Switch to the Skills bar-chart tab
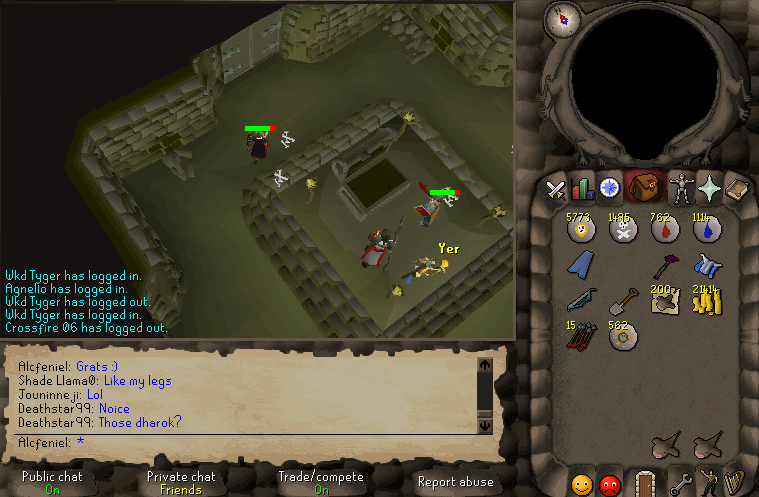This screenshot has width=759, height=497. point(582,188)
